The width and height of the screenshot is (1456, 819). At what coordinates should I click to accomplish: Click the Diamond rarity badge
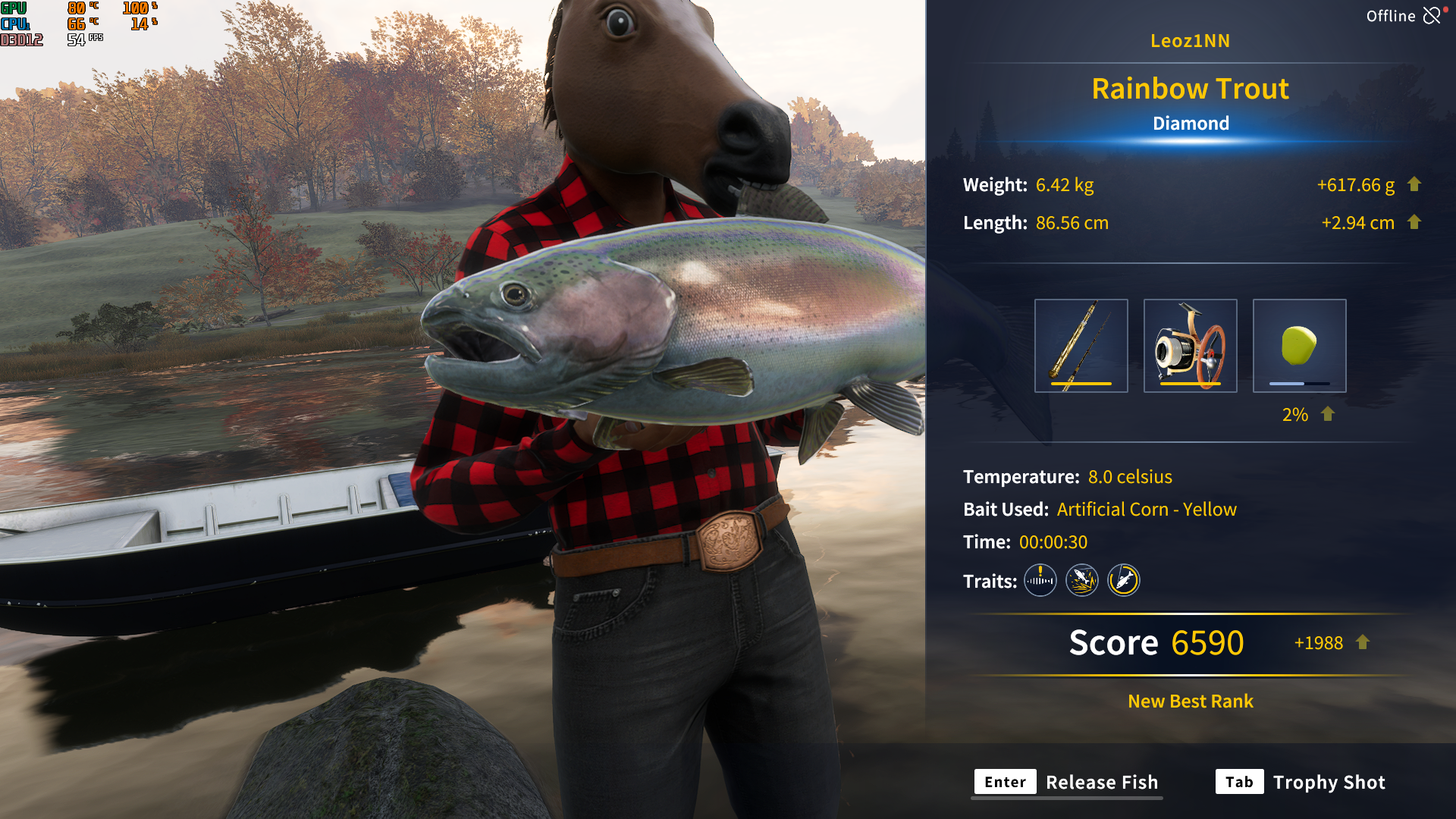(1191, 123)
